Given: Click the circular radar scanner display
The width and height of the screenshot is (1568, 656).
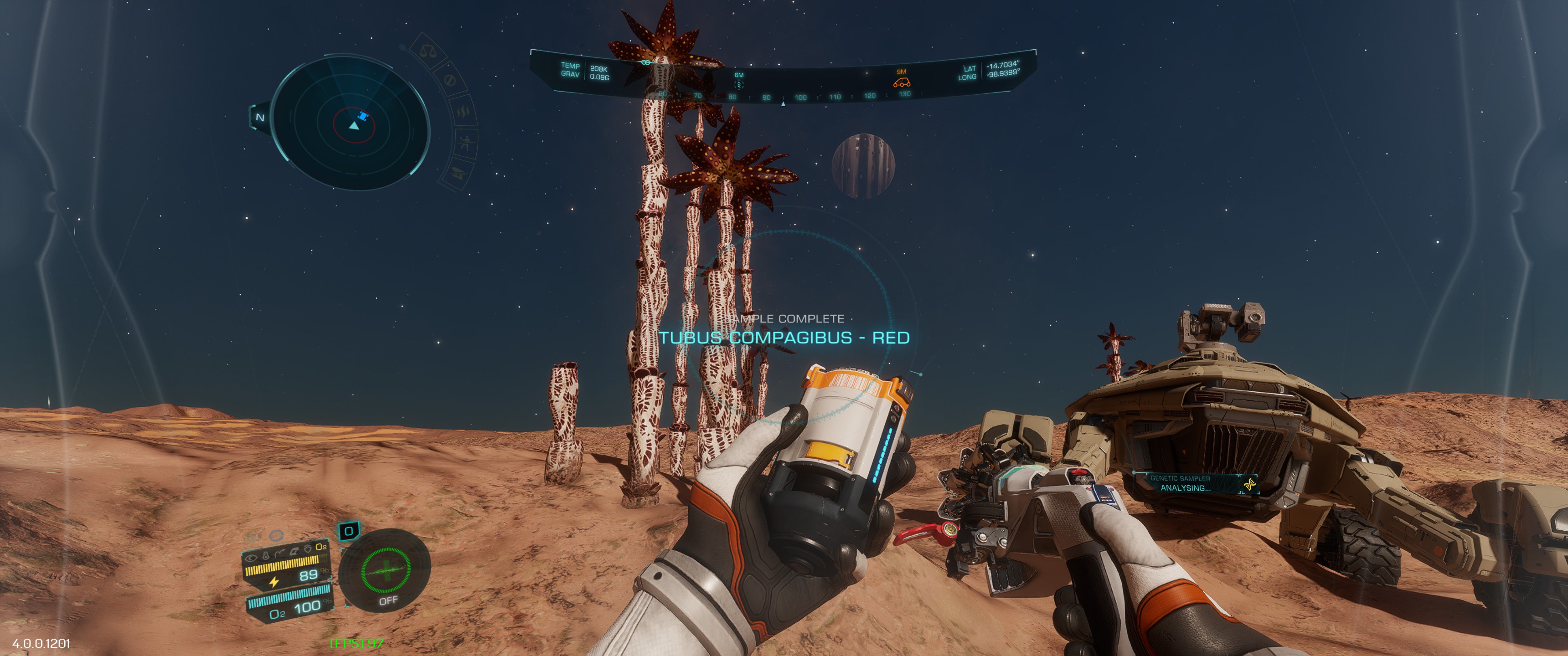Looking at the screenshot, I should tap(350, 124).
